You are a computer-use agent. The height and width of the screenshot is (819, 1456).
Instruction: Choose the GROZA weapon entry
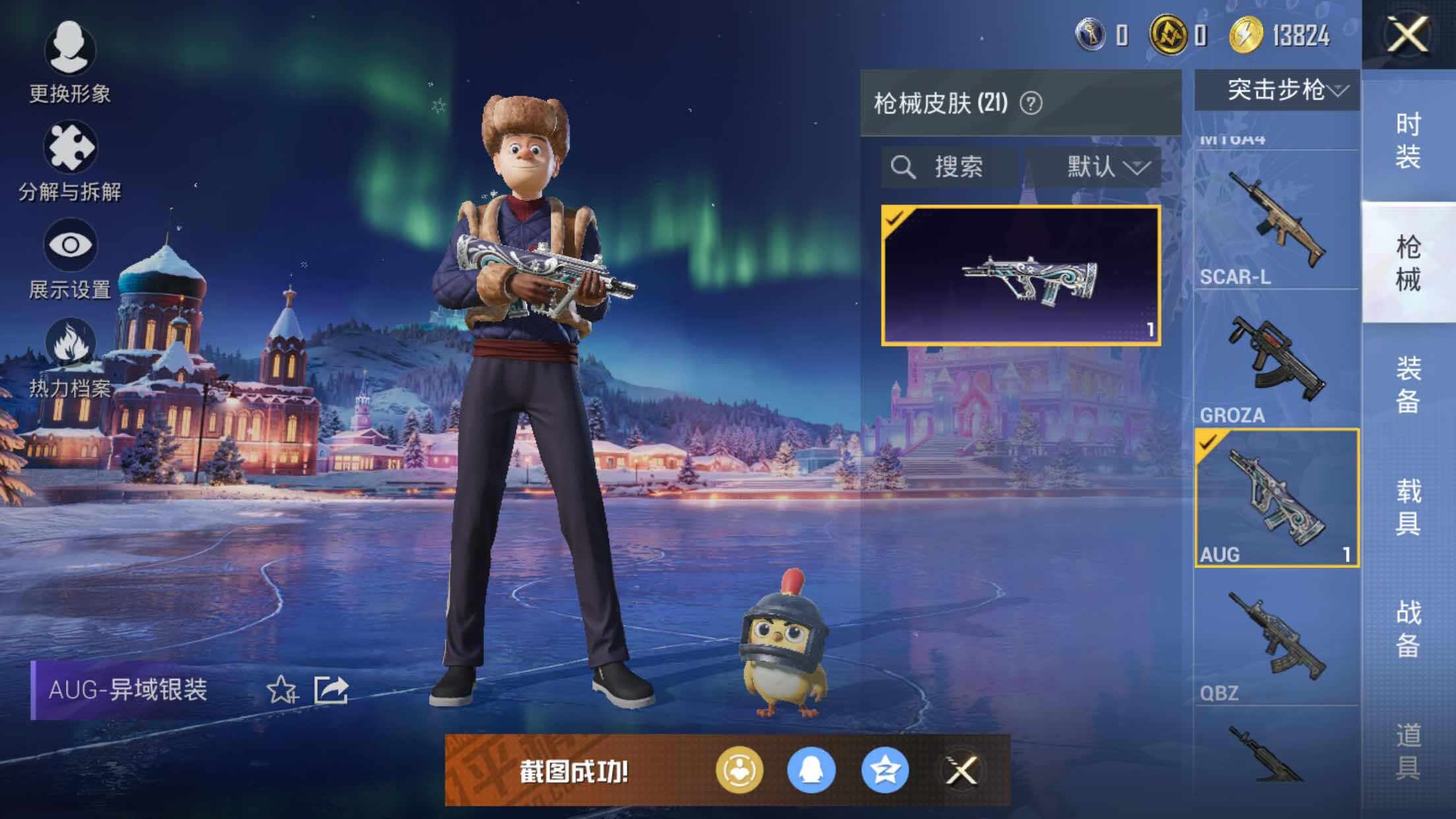coord(1277,359)
